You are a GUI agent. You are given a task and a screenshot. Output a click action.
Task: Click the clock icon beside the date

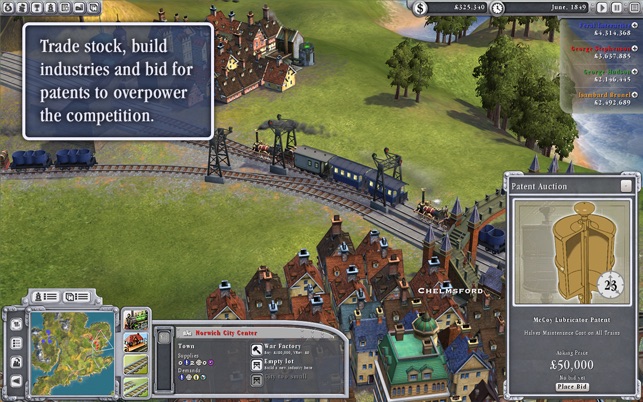pos(497,8)
